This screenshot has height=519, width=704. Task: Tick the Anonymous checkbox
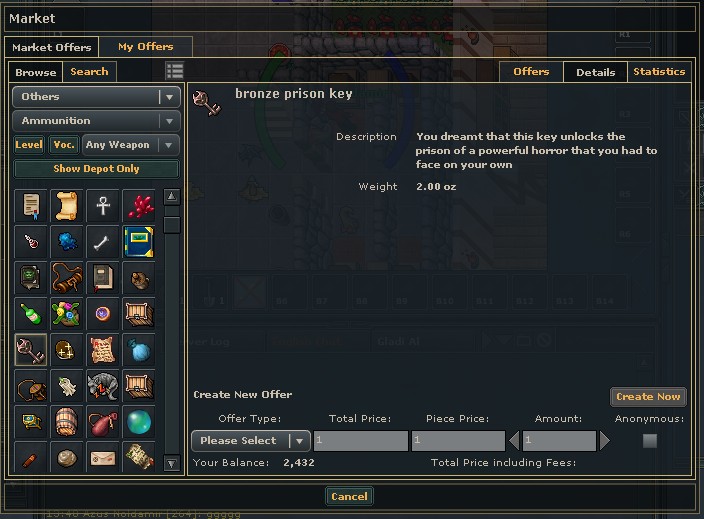point(650,441)
